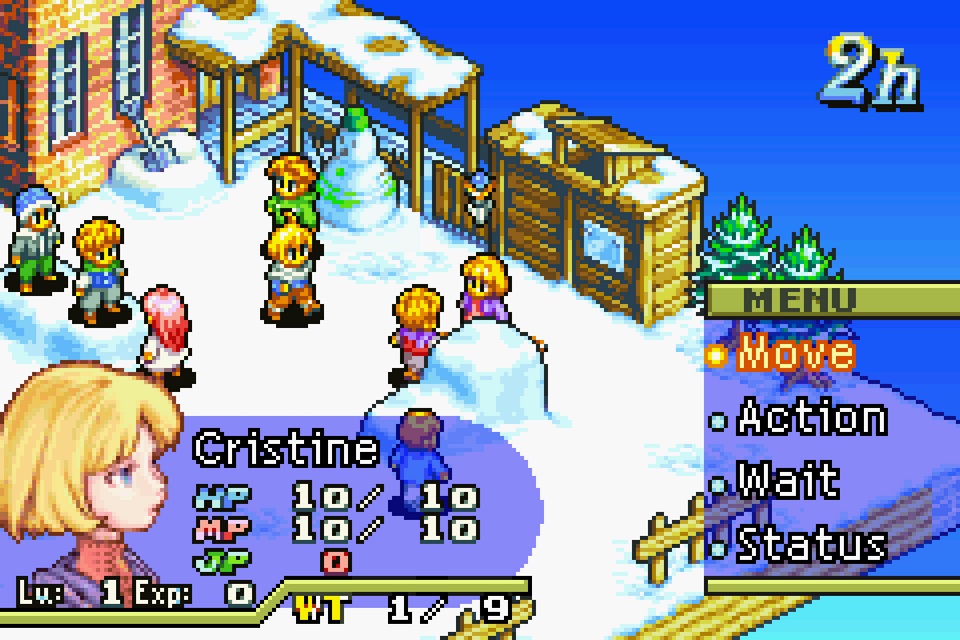Select the Move command
Screen dimensions: 960x640
(x=795, y=354)
